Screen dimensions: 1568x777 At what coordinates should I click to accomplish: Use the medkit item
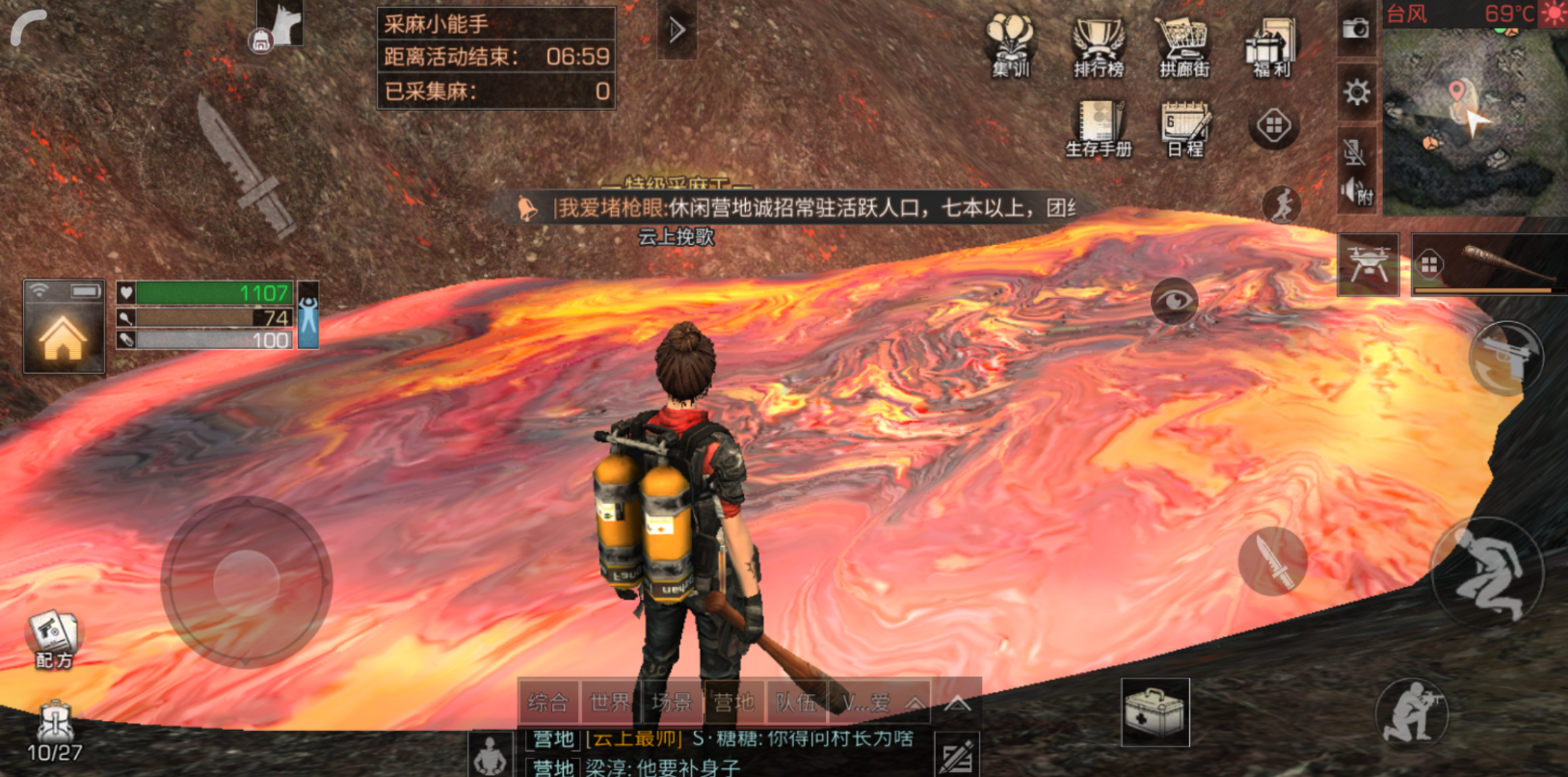point(1155,712)
